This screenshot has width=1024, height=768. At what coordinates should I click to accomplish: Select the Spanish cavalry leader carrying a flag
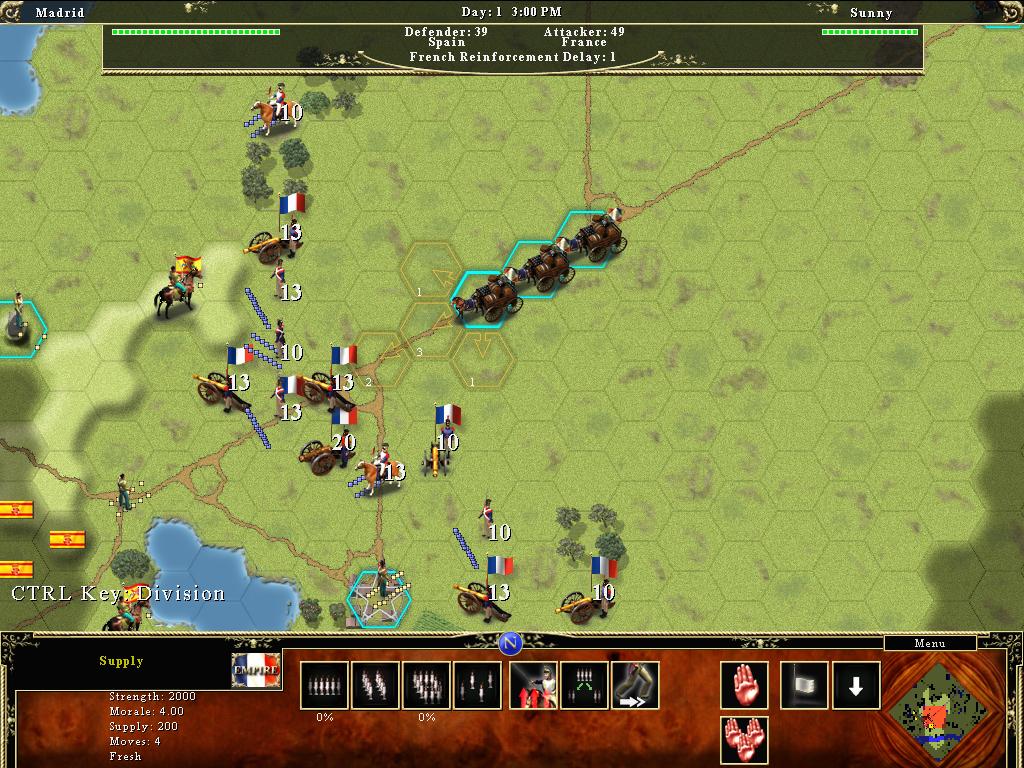click(176, 287)
